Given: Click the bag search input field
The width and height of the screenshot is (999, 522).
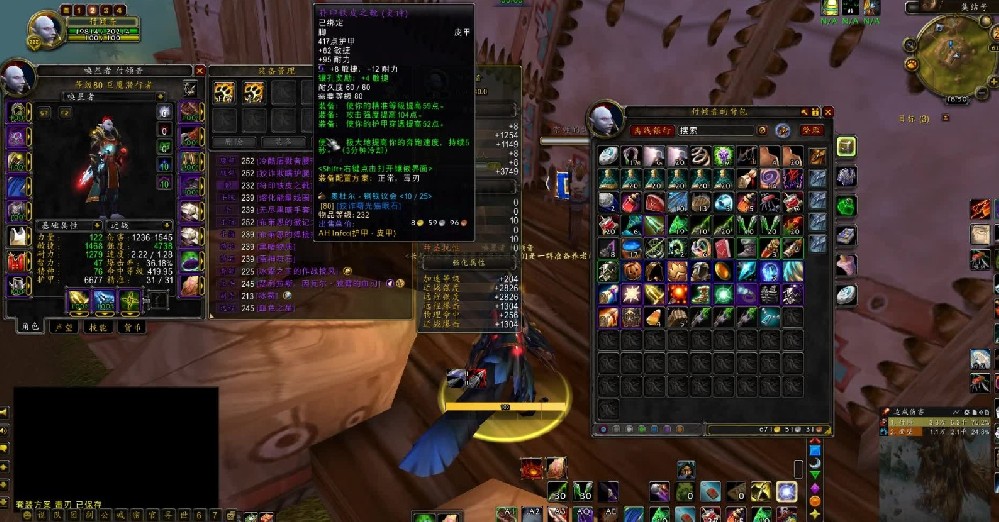Looking at the screenshot, I should pos(715,130).
